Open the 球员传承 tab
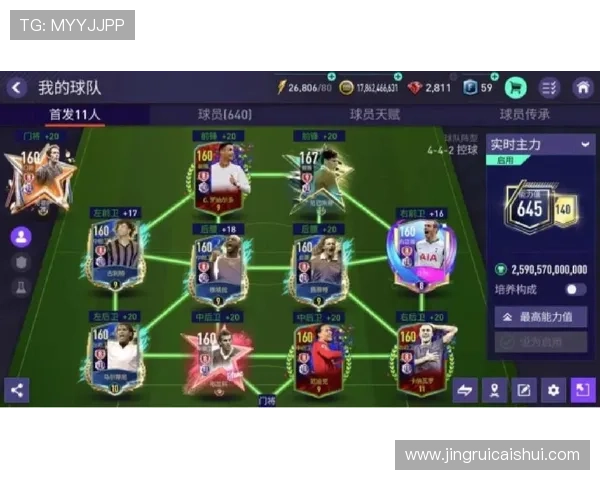The width and height of the screenshot is (600, 480). click(x=524, y=114)
